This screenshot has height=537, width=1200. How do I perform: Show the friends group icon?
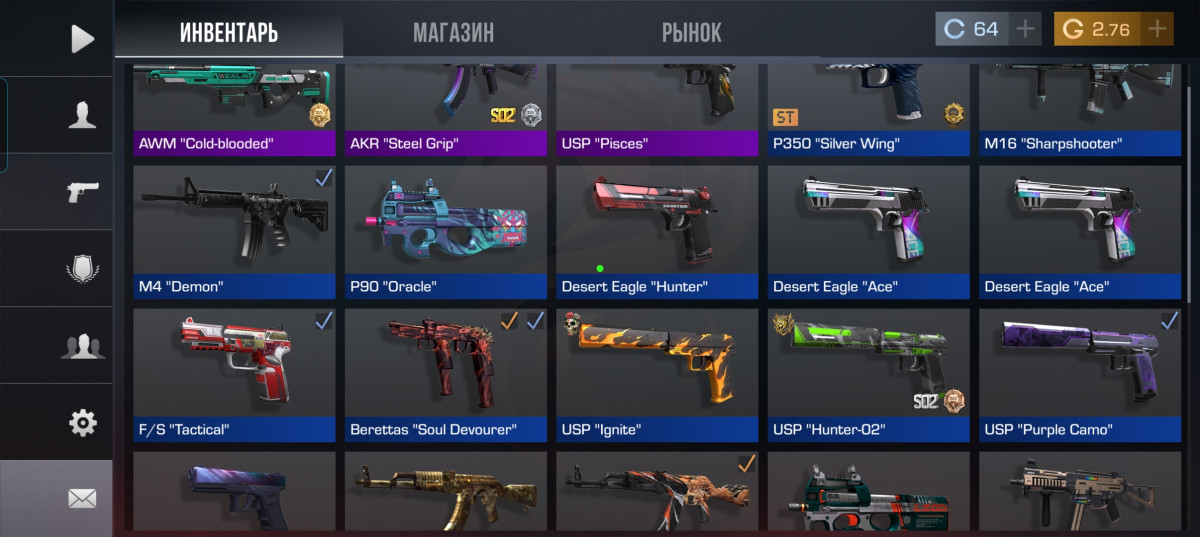click(82, 346)
